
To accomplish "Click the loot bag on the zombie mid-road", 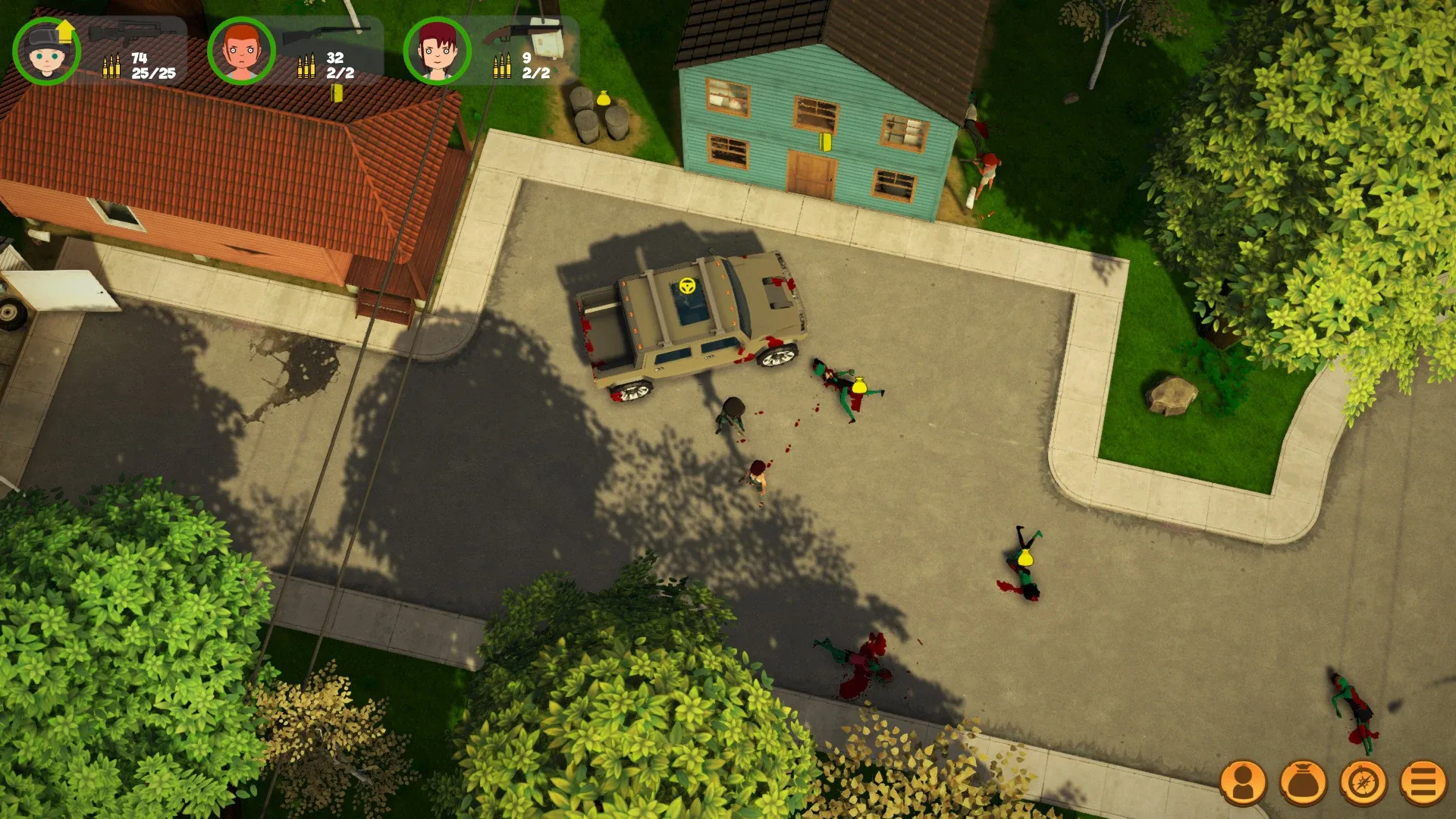I will coord(1024,559).
